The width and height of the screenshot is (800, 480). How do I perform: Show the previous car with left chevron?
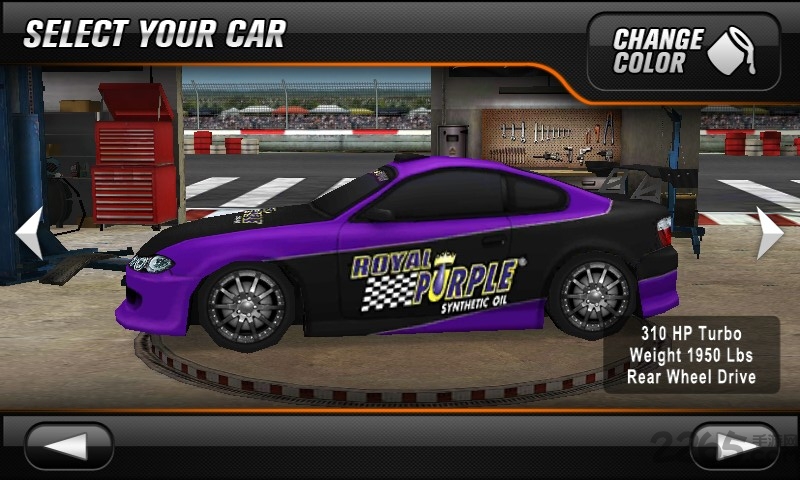[x=28, y=233]
